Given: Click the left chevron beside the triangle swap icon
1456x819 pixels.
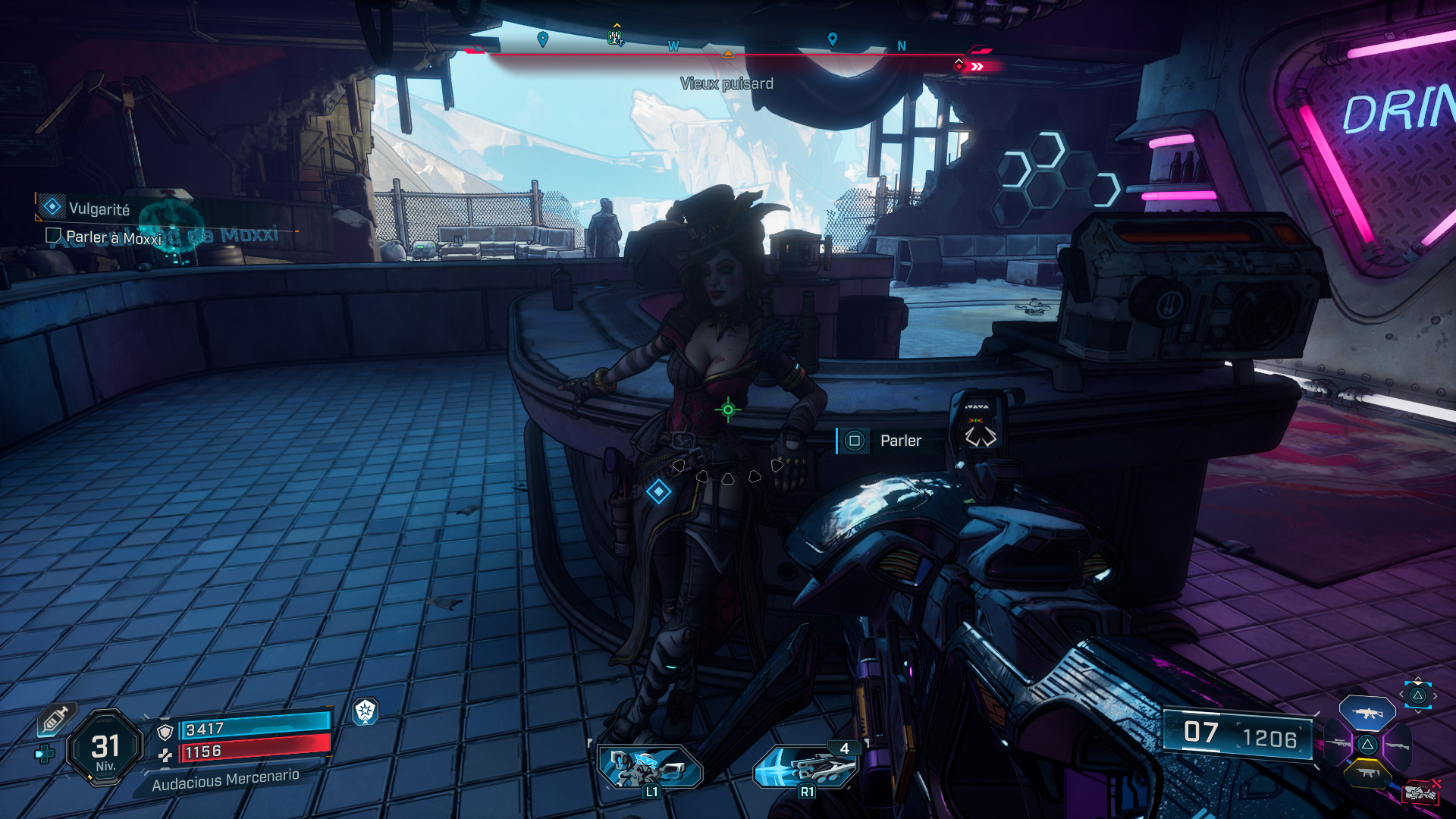Looking at the screenshot, I should [x=1401, y=694].
